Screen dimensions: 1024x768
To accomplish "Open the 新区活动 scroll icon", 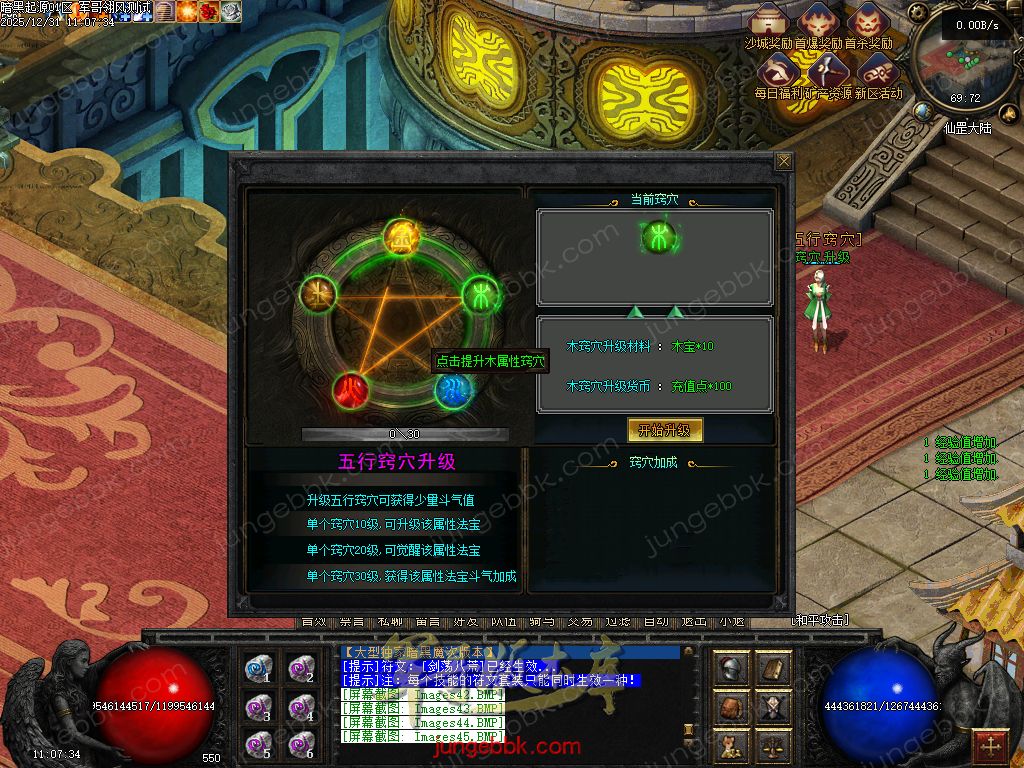I will 877,71.
